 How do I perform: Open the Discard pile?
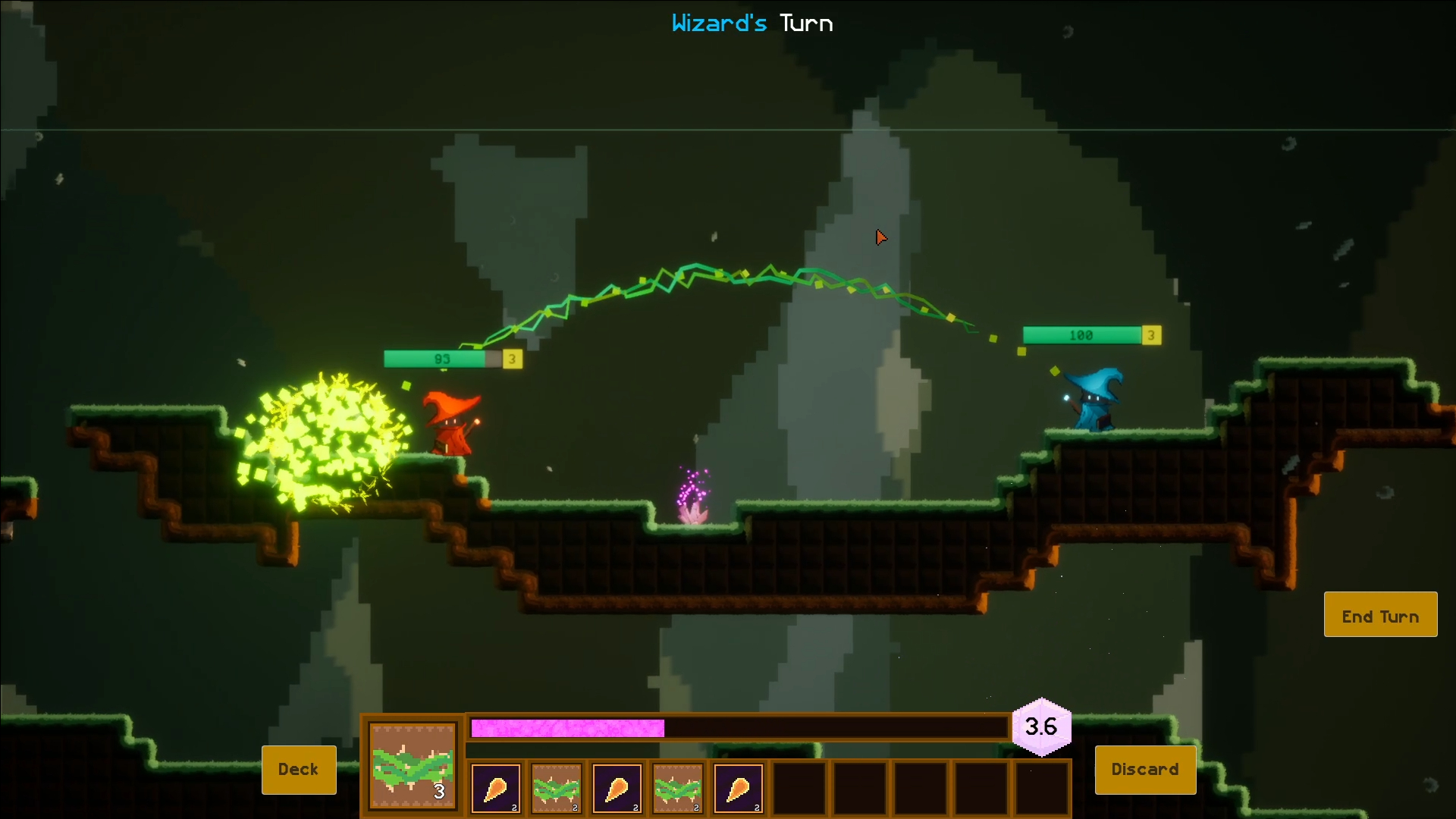1145,770
